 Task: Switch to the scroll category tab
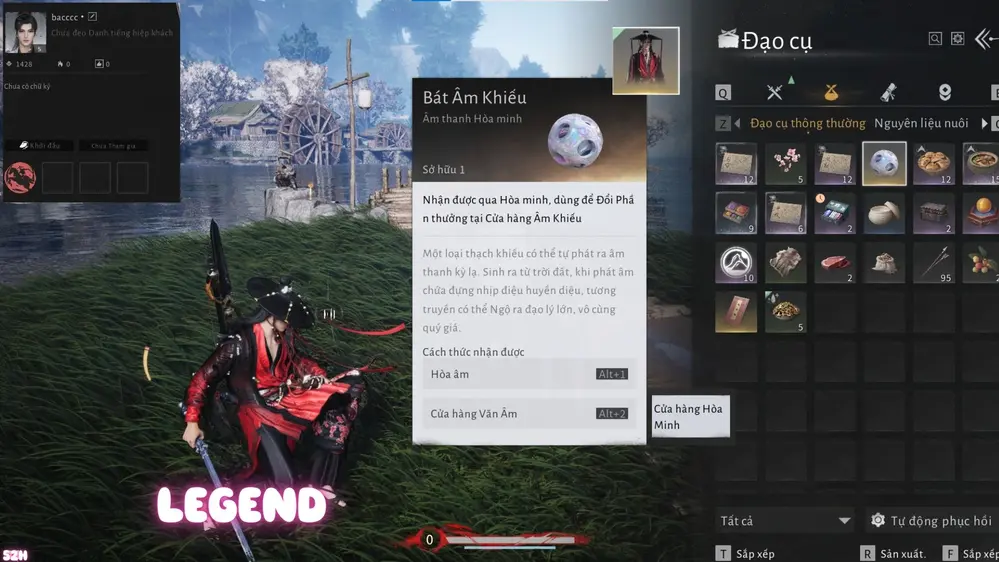888,93
